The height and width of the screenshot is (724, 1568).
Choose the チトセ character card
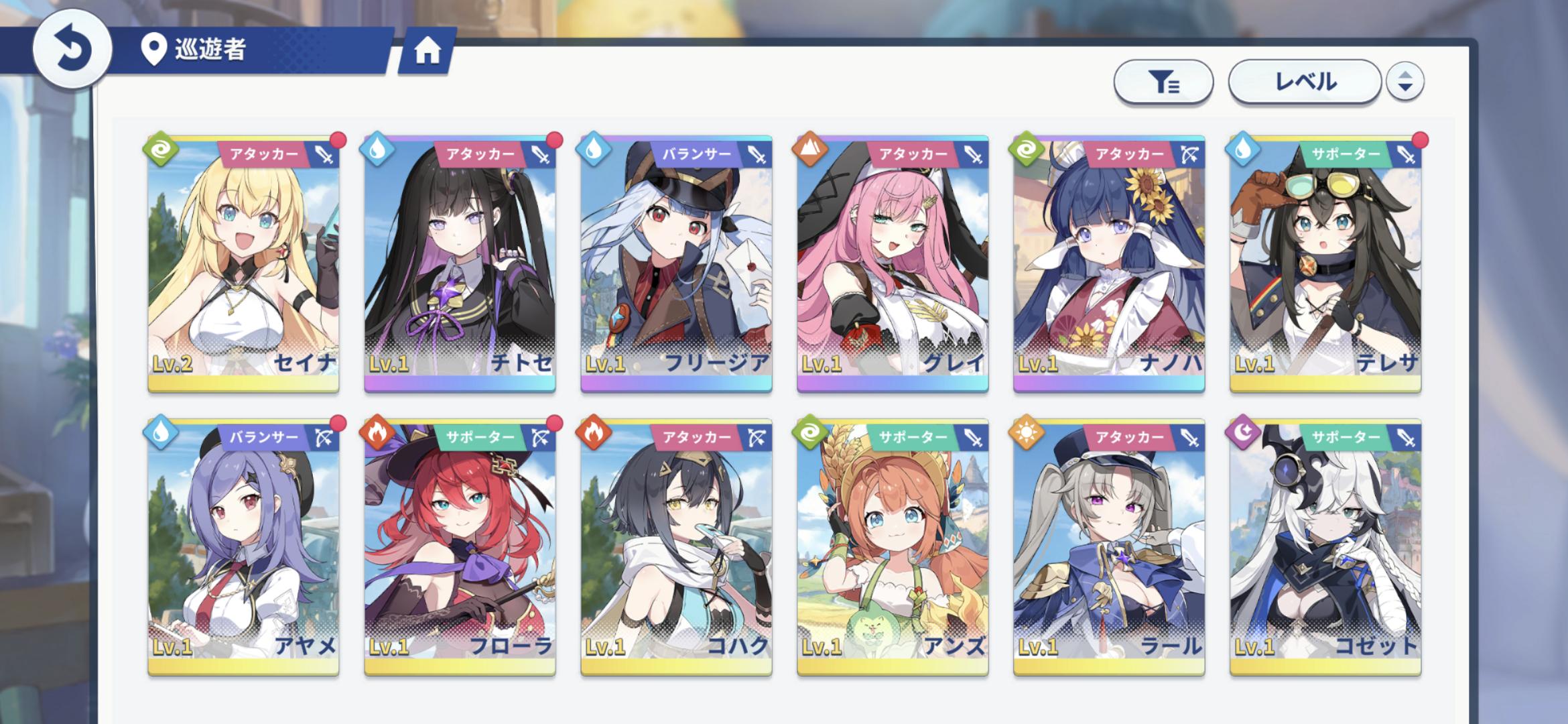click(x=460, y=263)
